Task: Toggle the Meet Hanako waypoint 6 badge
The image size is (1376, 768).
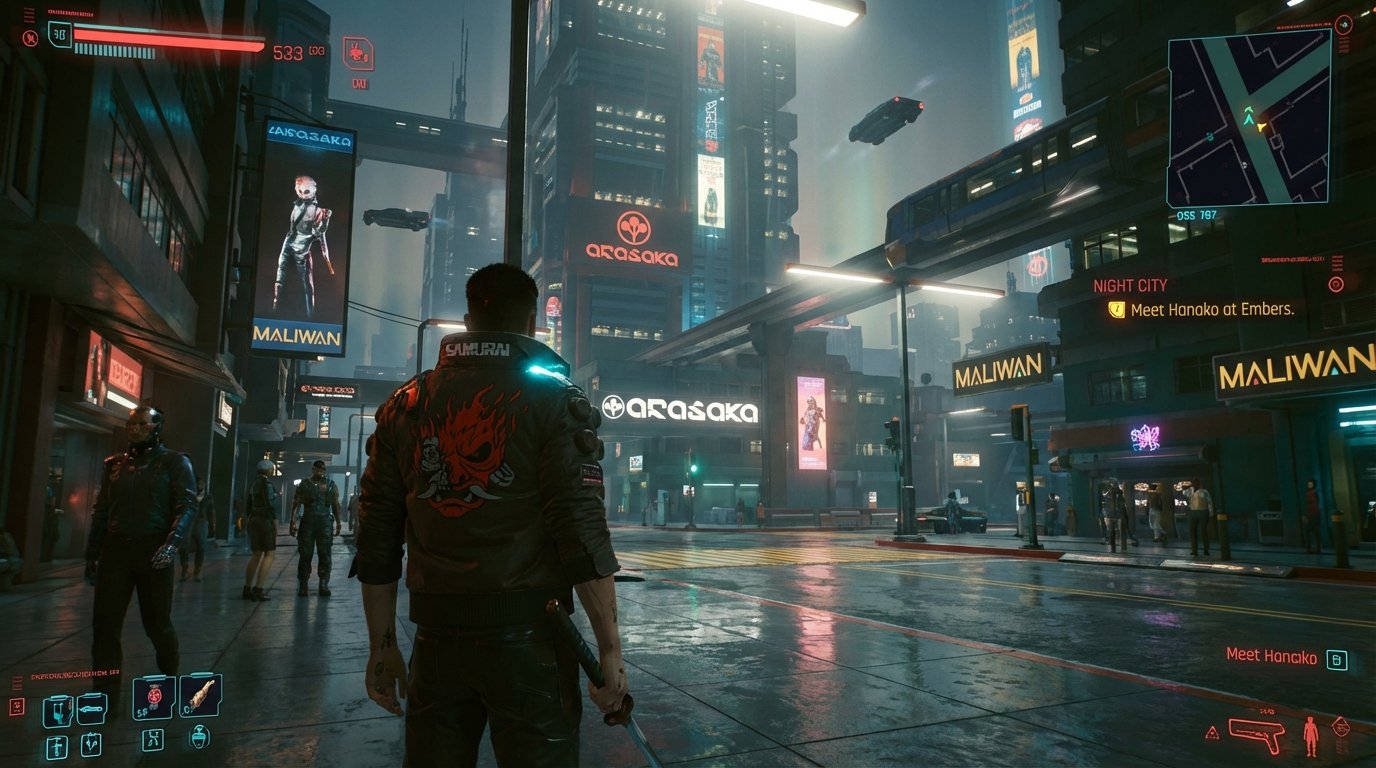Action: click(1337, 658)
